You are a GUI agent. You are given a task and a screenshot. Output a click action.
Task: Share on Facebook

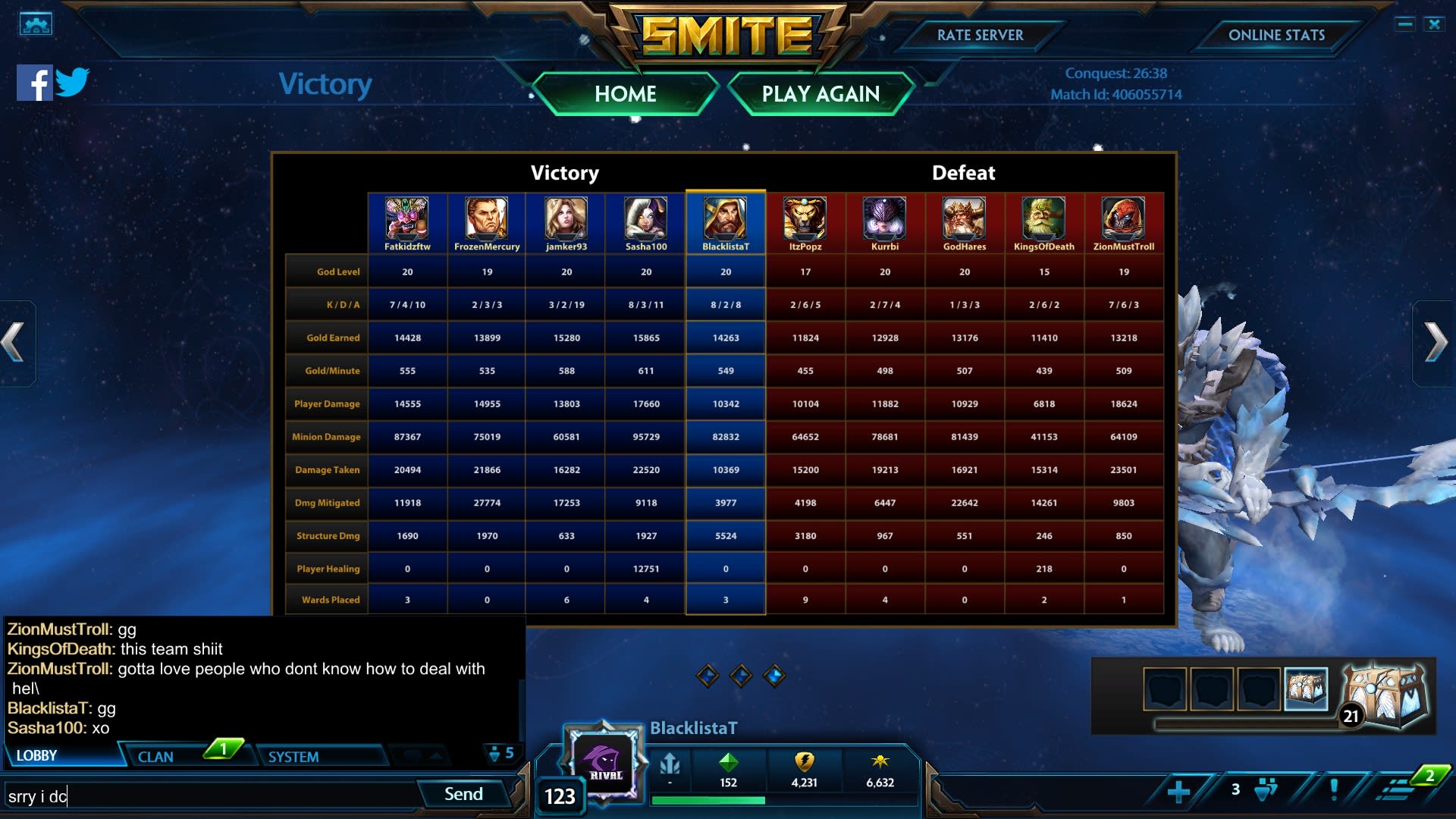point(34,83)
